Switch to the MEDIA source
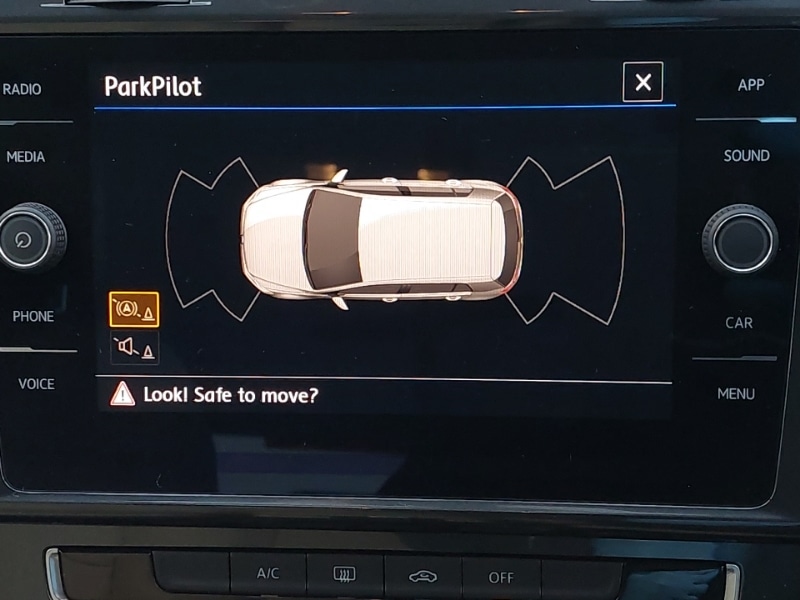The width and height of the screenshot is (800, 600). click(26, 157)
